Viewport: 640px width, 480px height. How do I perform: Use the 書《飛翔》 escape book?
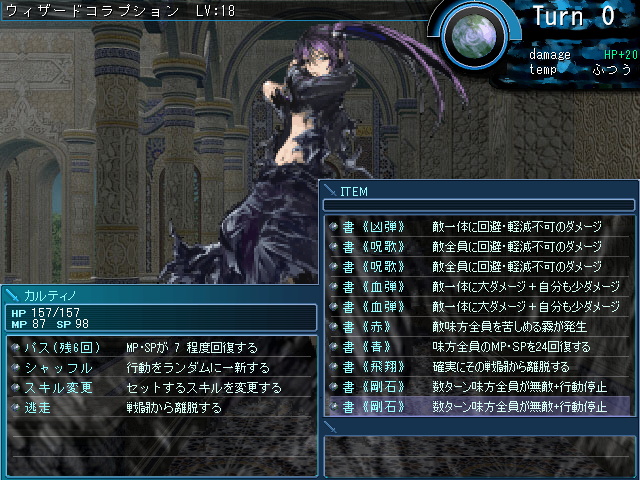coord(370,366)
